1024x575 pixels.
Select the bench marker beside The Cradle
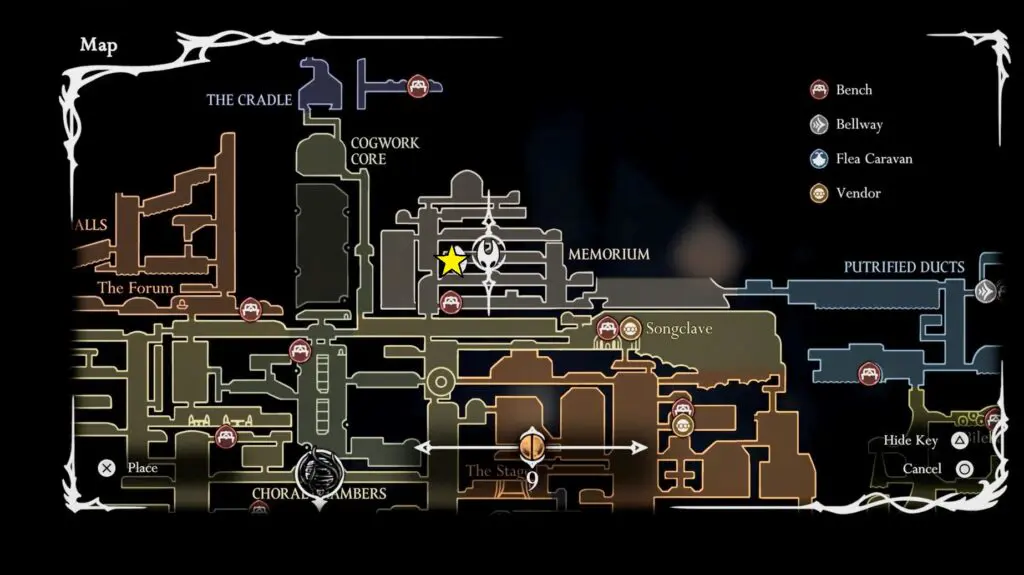click(x=418, y=86)
